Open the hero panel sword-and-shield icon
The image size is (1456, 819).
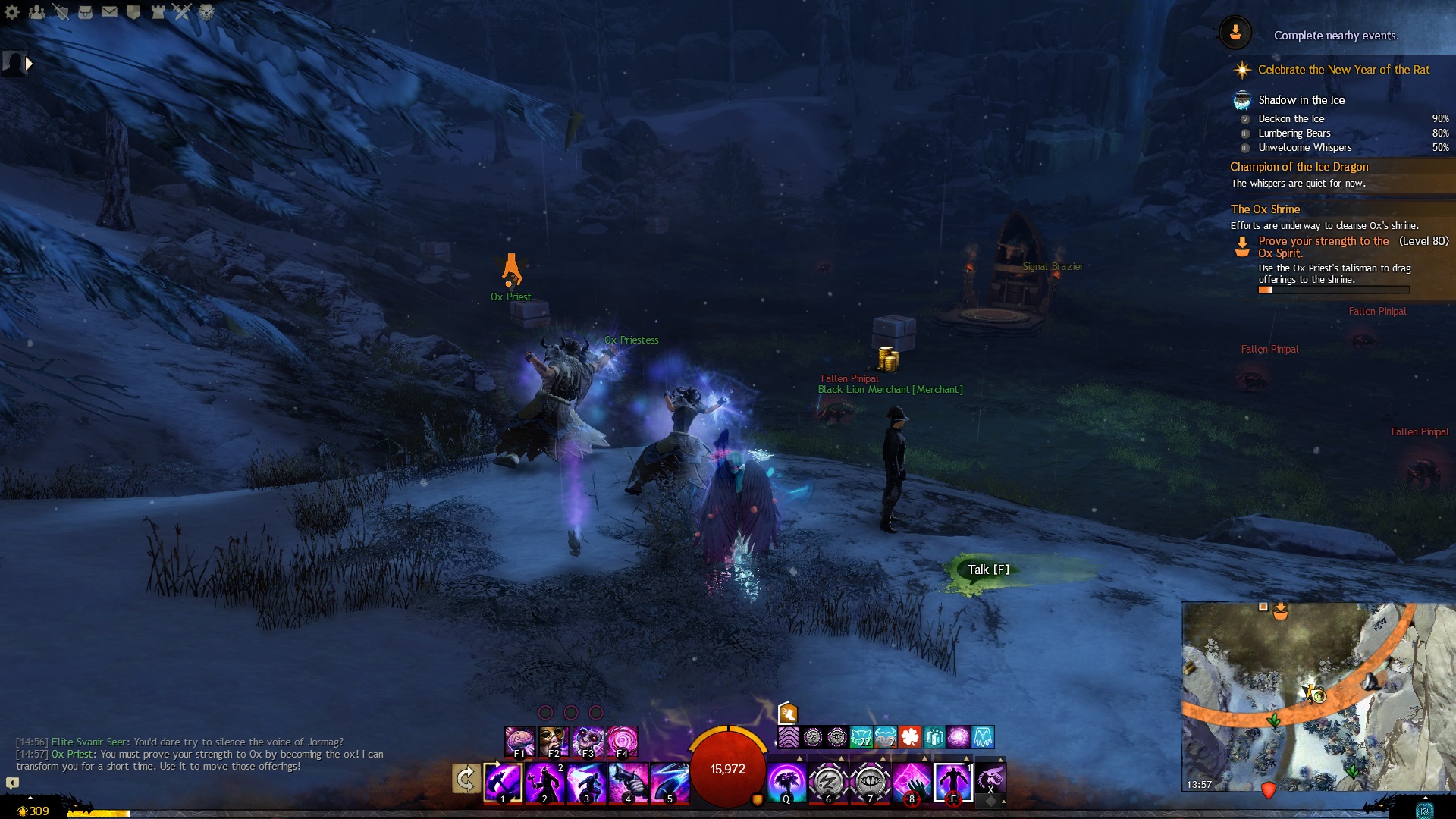click(x=61, y=12)
